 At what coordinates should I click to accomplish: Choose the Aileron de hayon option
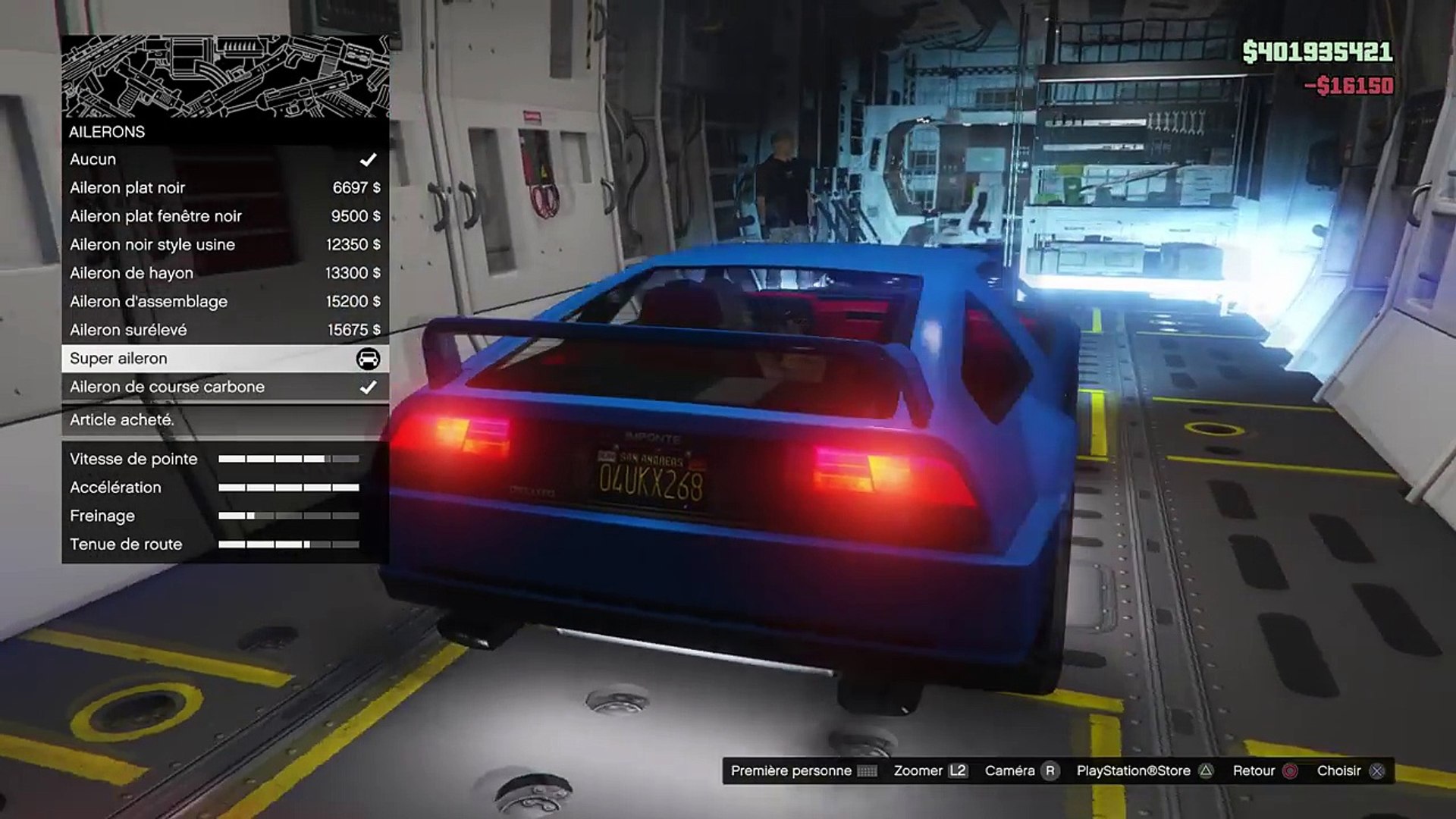point(224,273)
